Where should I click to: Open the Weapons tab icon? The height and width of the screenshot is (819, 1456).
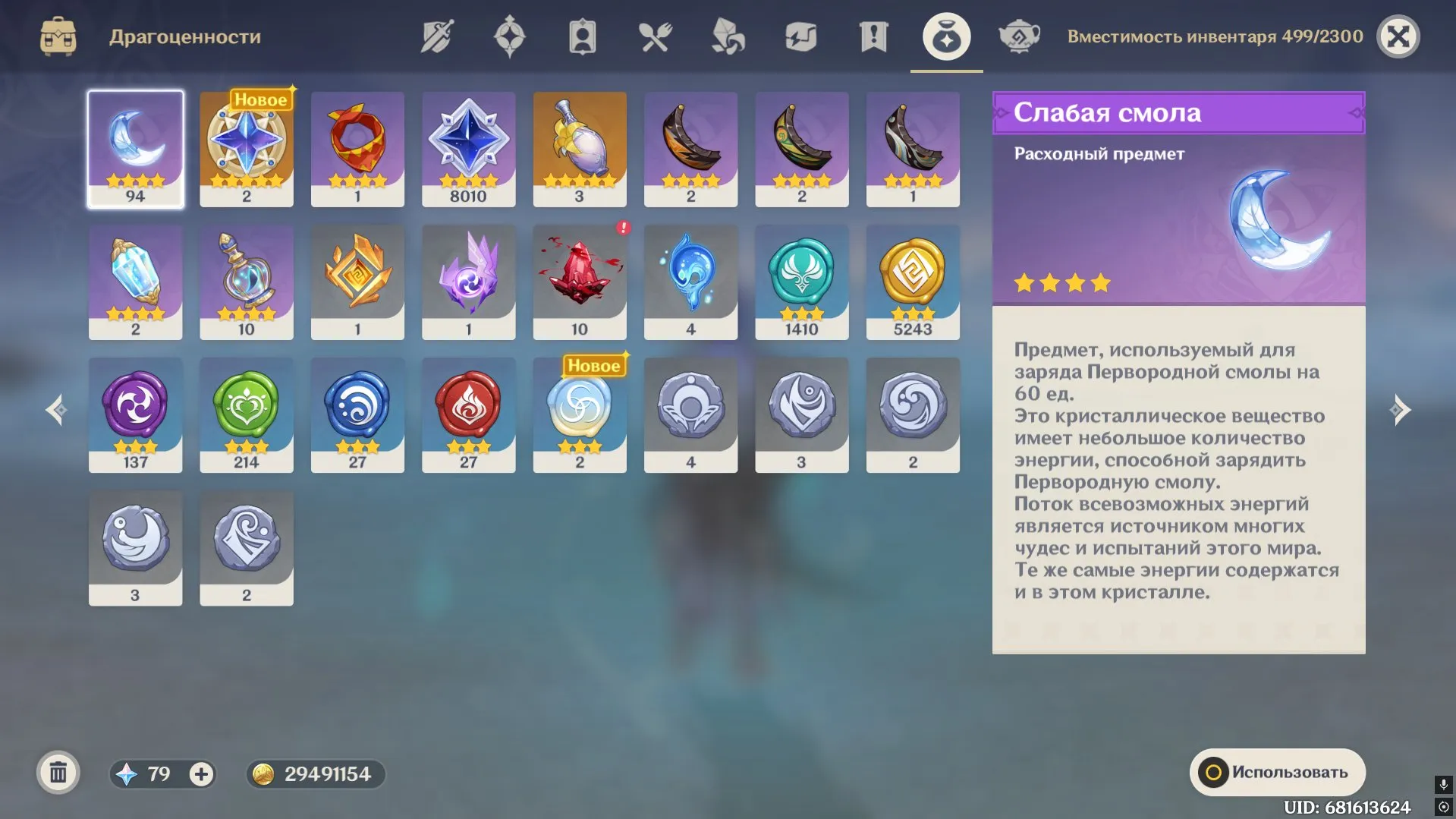[x=435, y=35]
